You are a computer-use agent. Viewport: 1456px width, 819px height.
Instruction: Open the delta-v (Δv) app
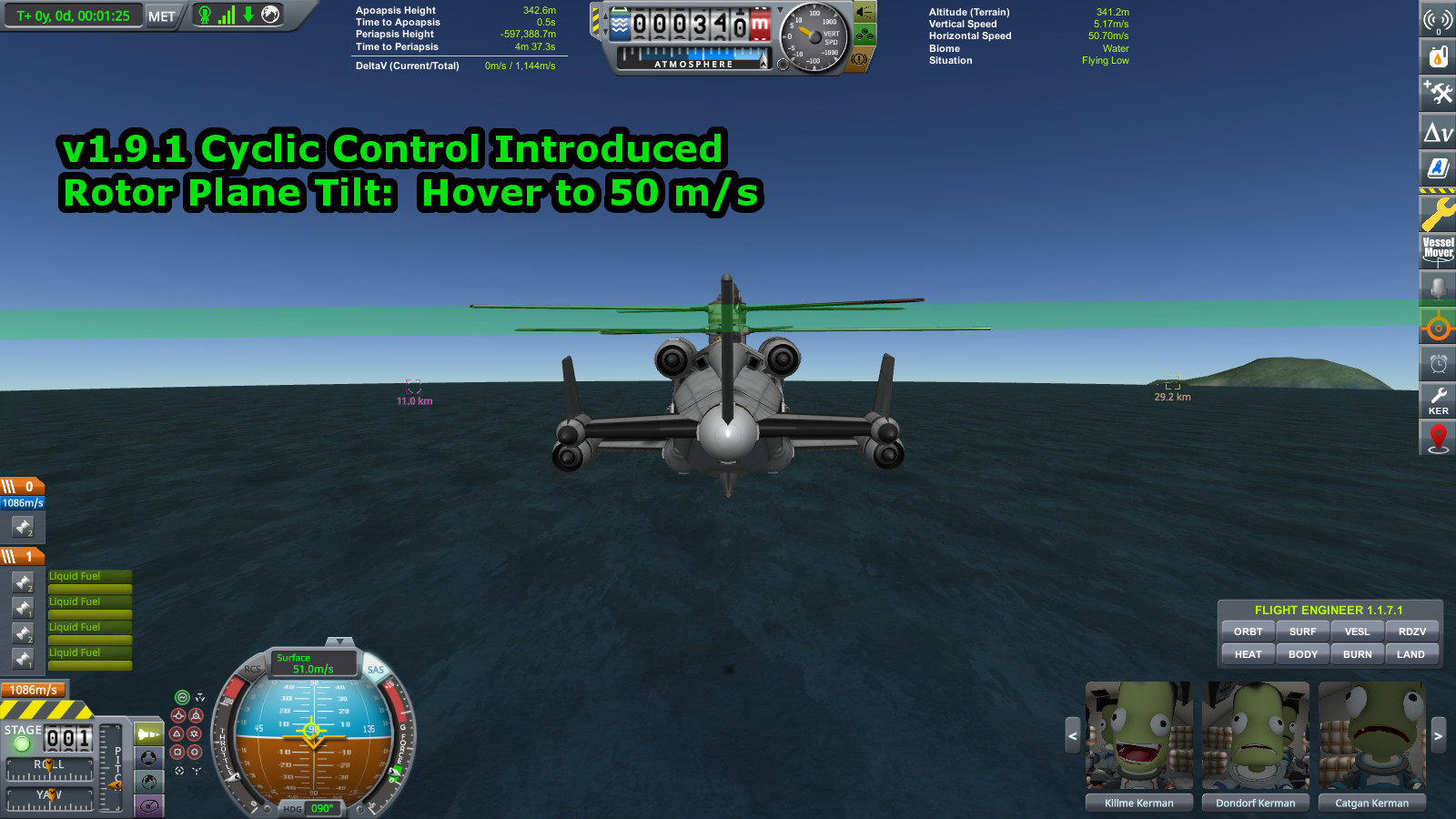[x=1438, y=133]
